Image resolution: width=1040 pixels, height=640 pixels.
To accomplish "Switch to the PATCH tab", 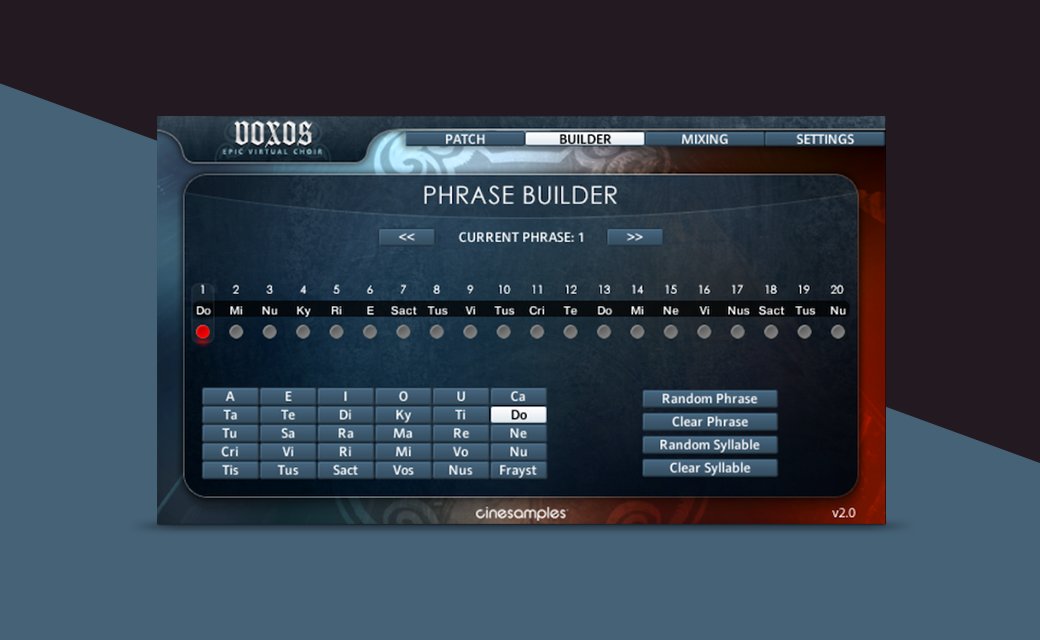I will pos(465,139).
